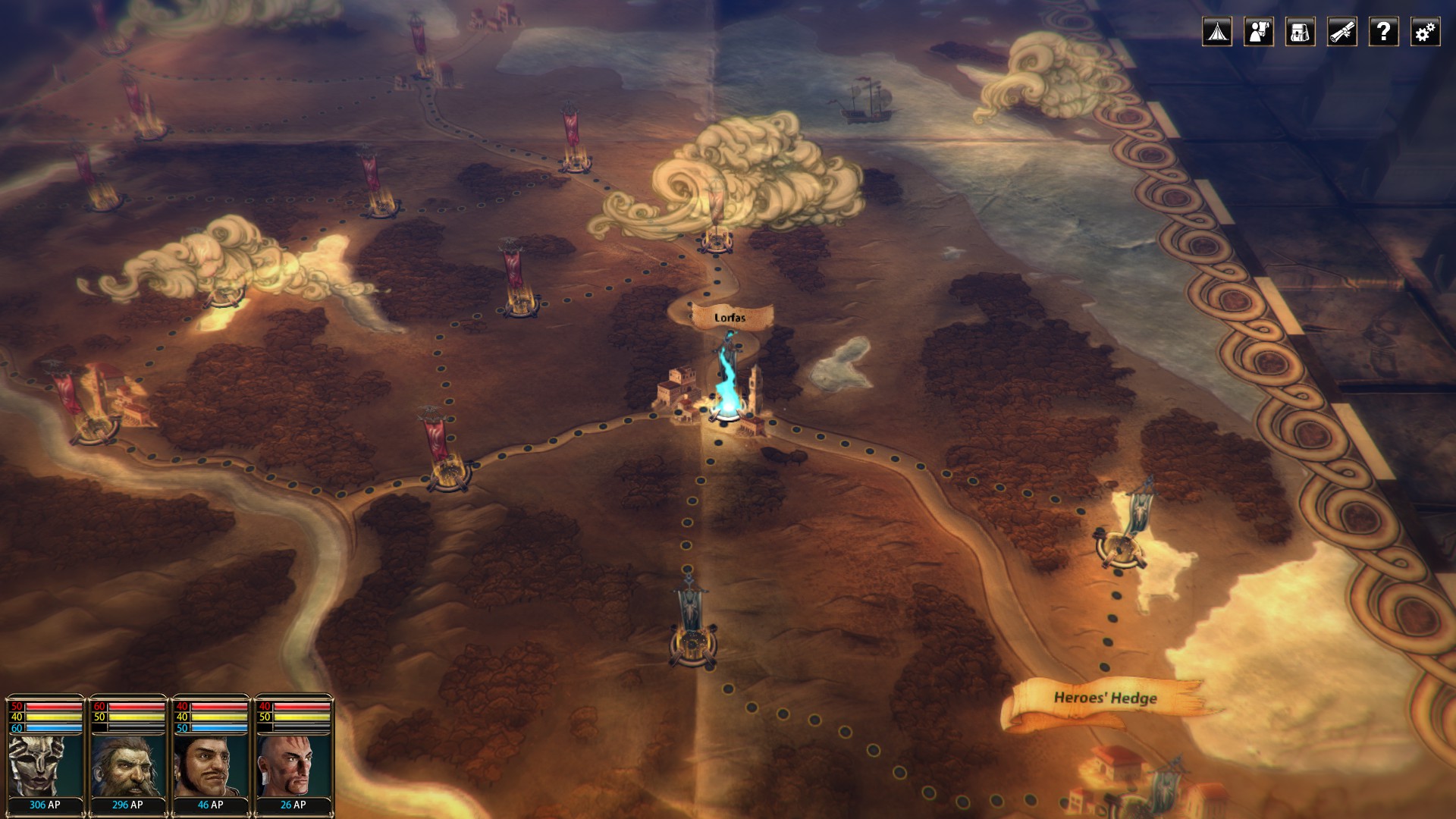Open the camp tent menu
Viewport: 1456px width, 819px height.
coord(1216,32)
